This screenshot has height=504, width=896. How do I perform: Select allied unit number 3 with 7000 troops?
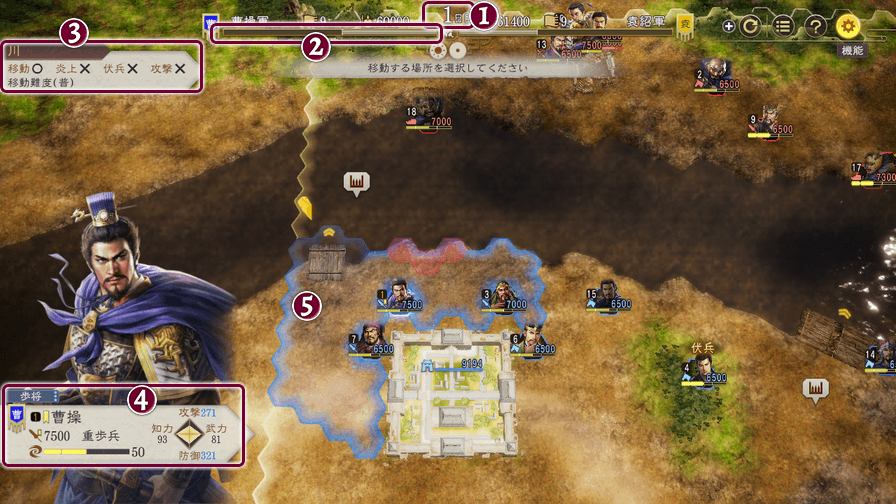click(x=502, y=295)
